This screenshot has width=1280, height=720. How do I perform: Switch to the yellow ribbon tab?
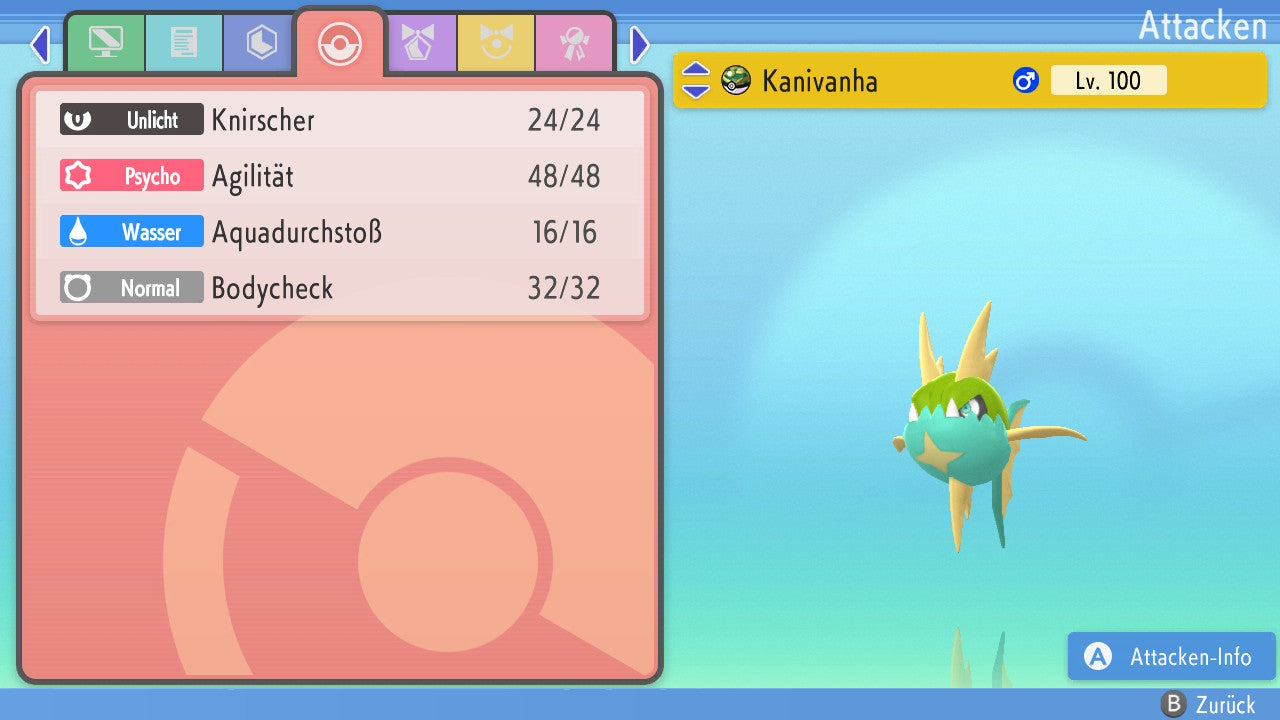click(x=496, y=43)
